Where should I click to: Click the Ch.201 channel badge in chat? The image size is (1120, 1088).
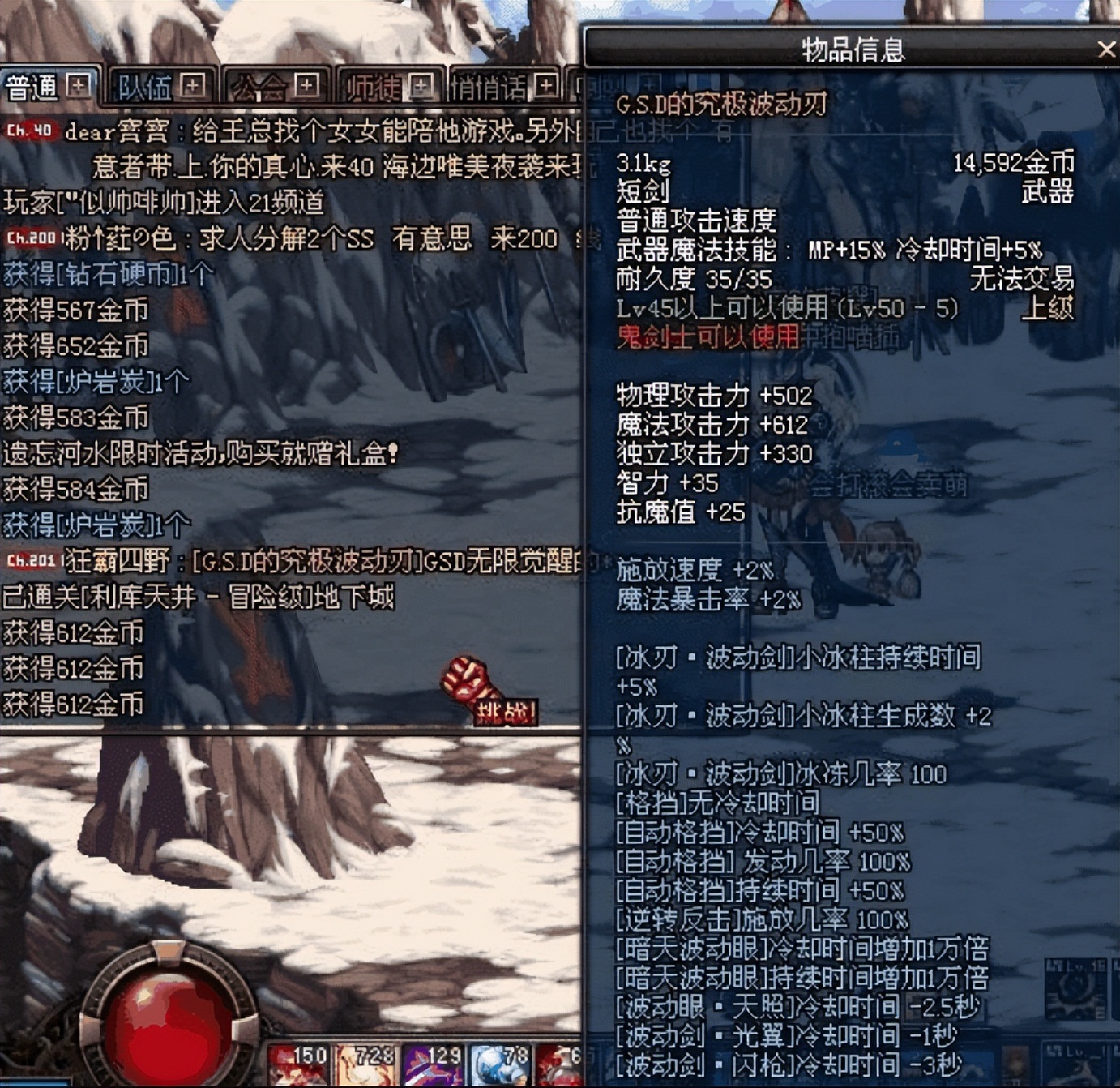point(31,562)
